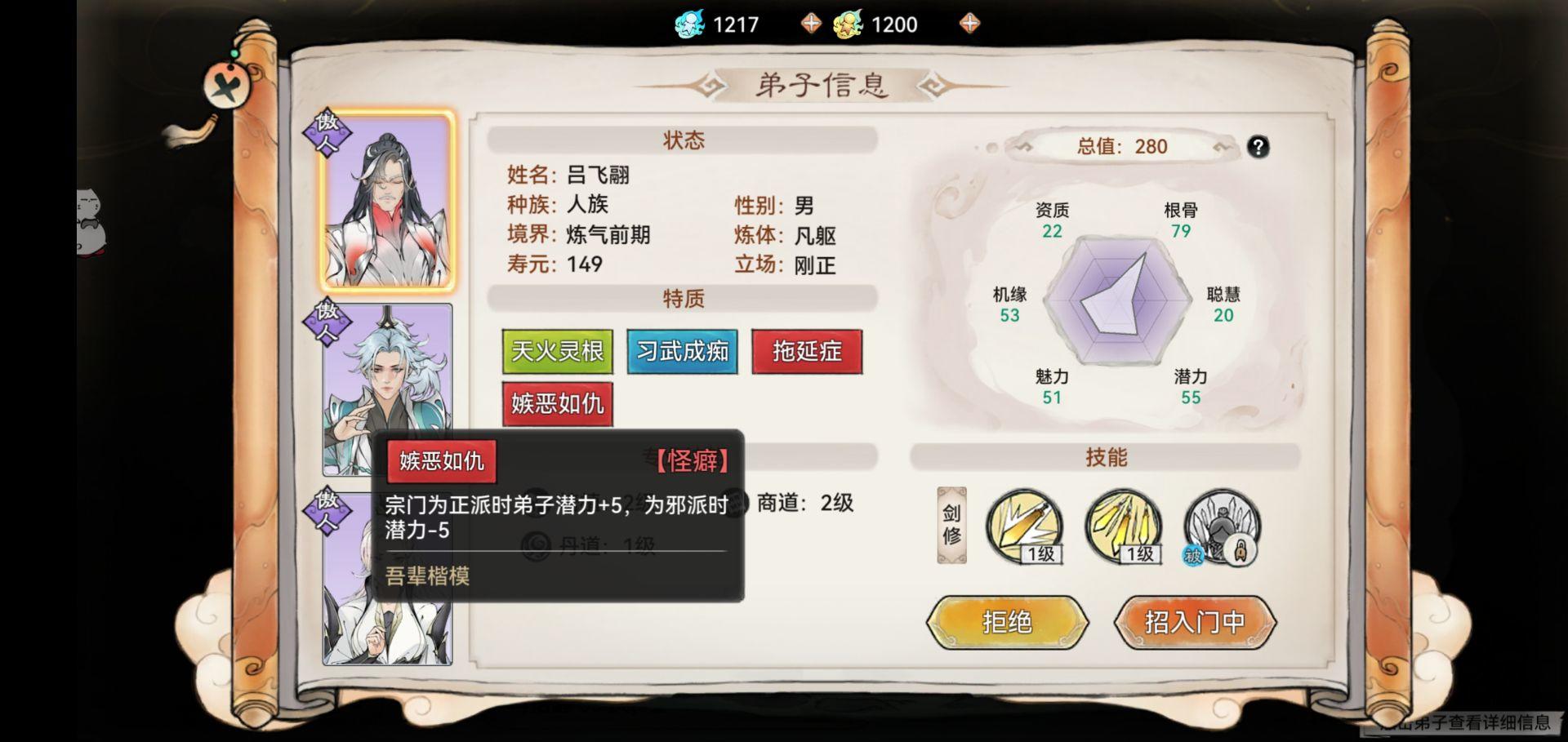Click the plus button beside 1217
Screen dimensions: 1568x742
point(810,23)
